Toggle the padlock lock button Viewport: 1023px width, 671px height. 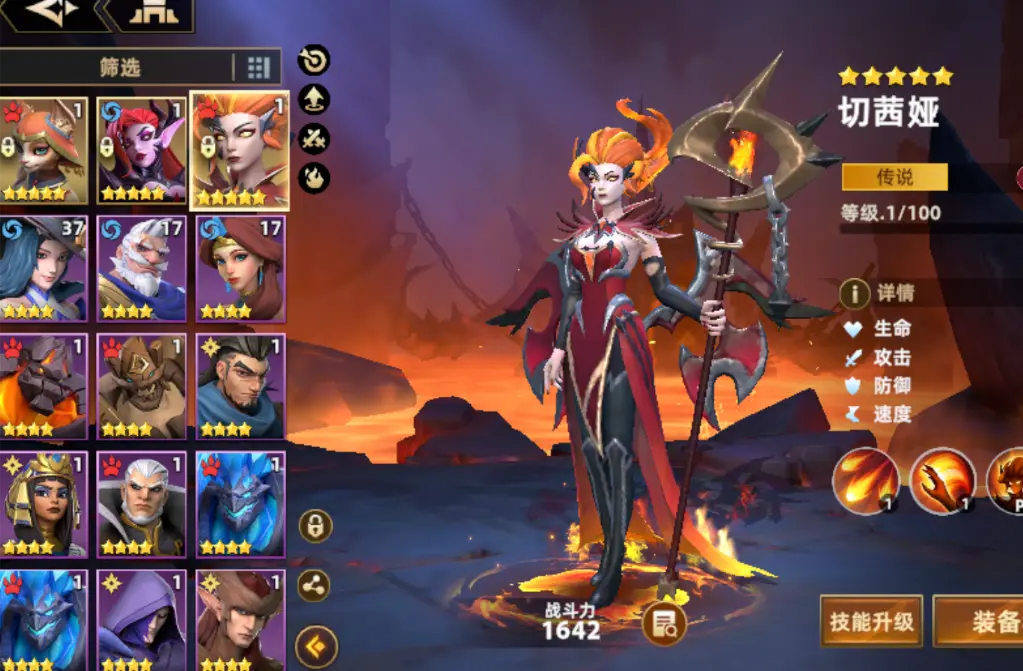point(316,526)
